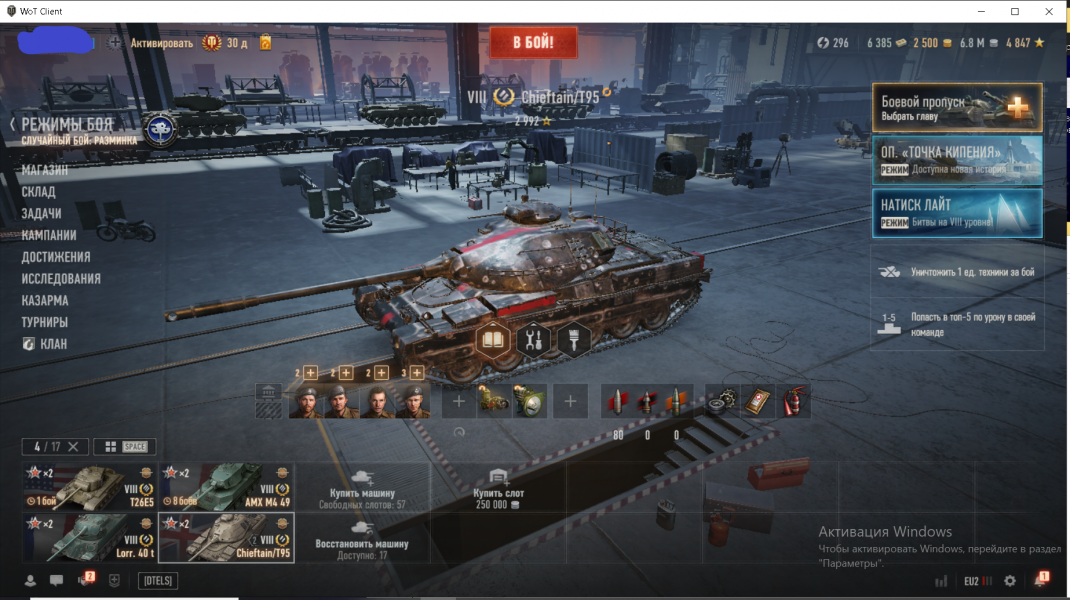Visit the Казарма crew barracks

coord(45,301)
